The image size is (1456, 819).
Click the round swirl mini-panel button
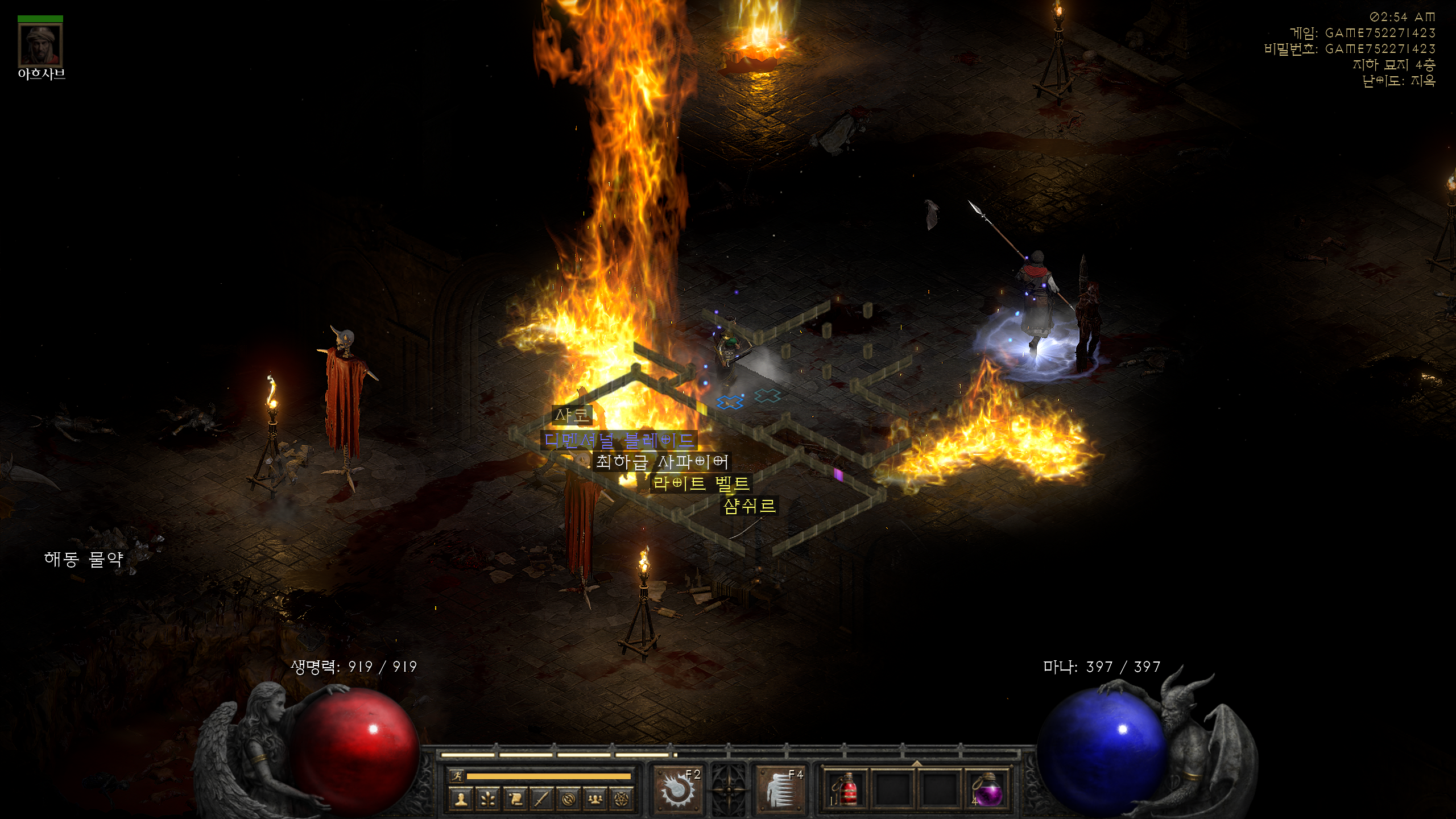point(568,799)
